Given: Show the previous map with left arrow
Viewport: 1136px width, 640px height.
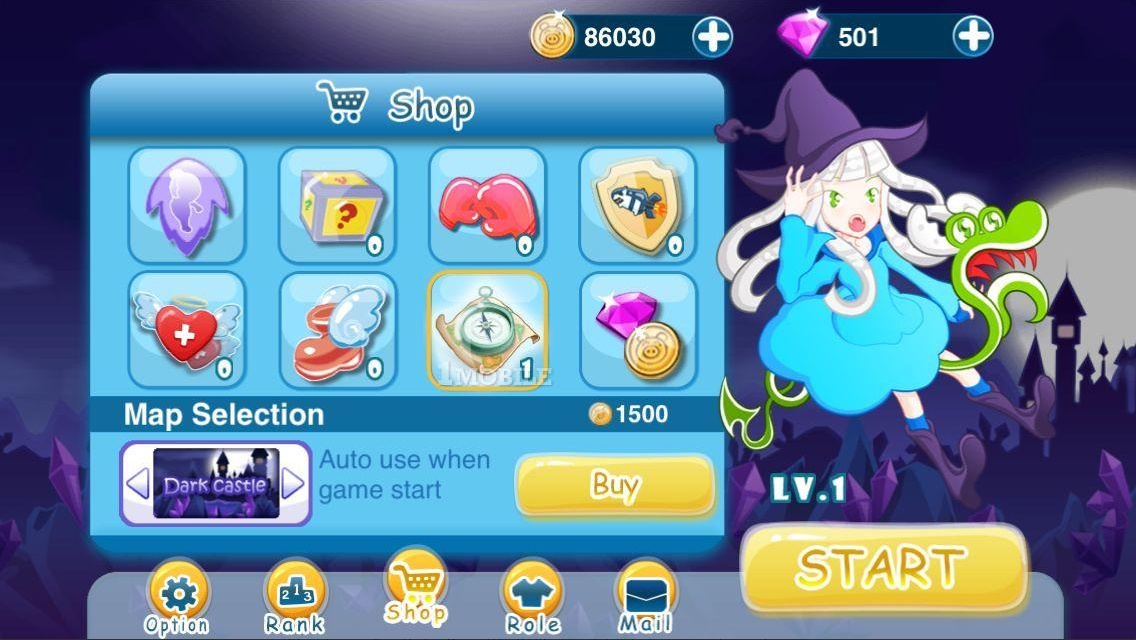Looking at the screenshot, I should pyautogui.click(x=138, y=485).
